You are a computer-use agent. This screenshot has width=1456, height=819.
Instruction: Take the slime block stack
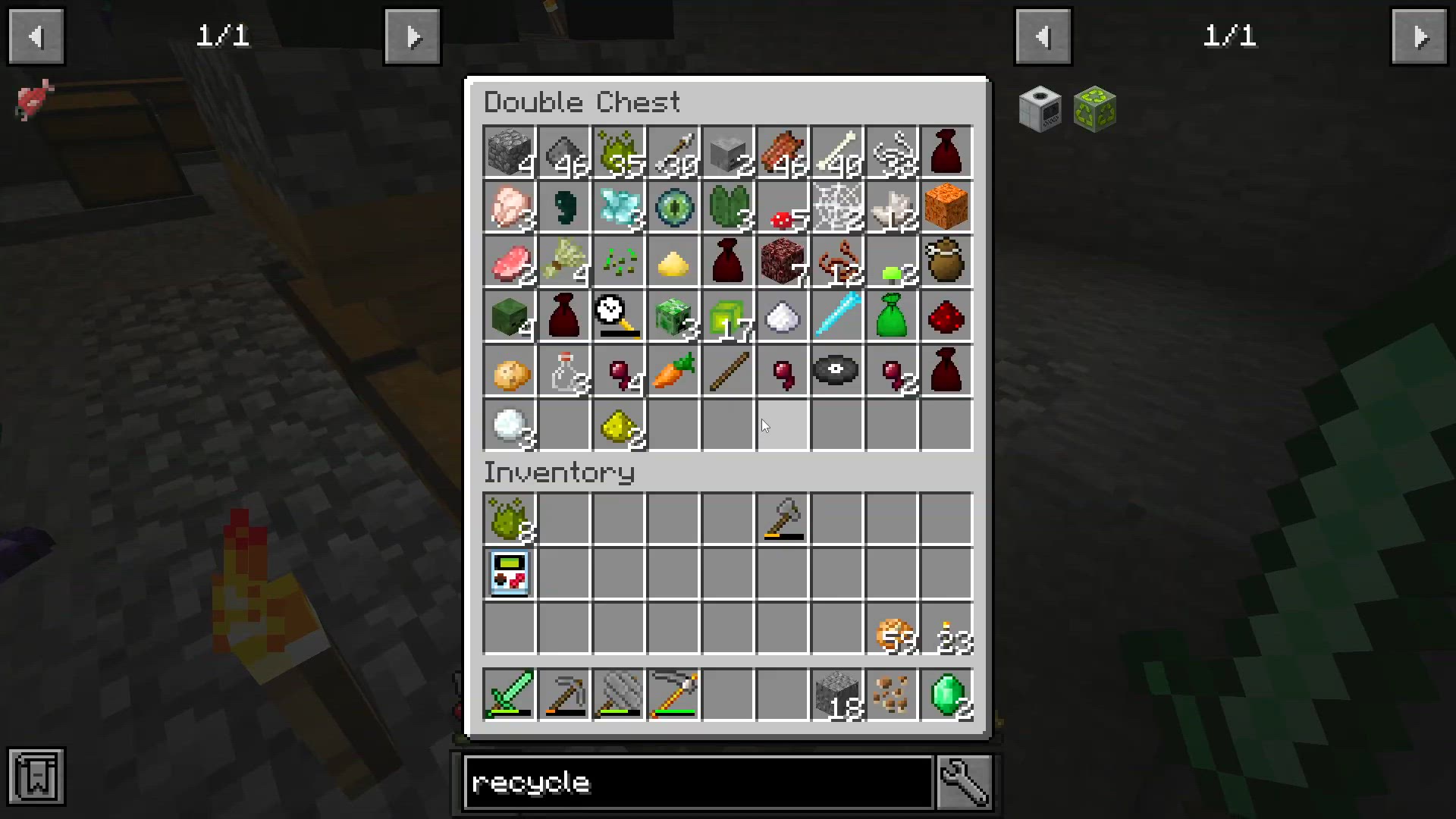726,316
